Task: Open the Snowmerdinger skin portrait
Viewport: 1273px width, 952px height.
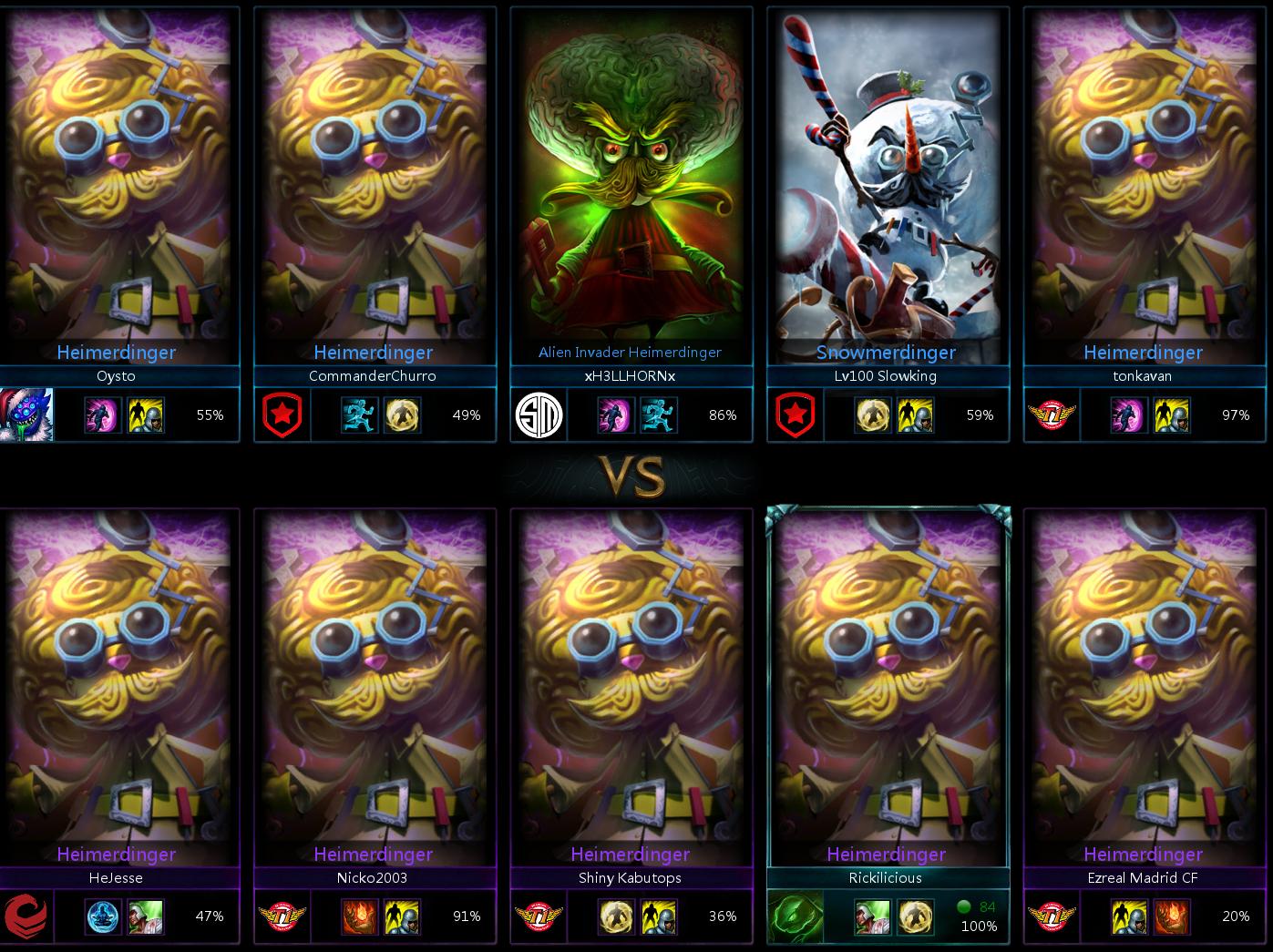Action: (887, 182)
